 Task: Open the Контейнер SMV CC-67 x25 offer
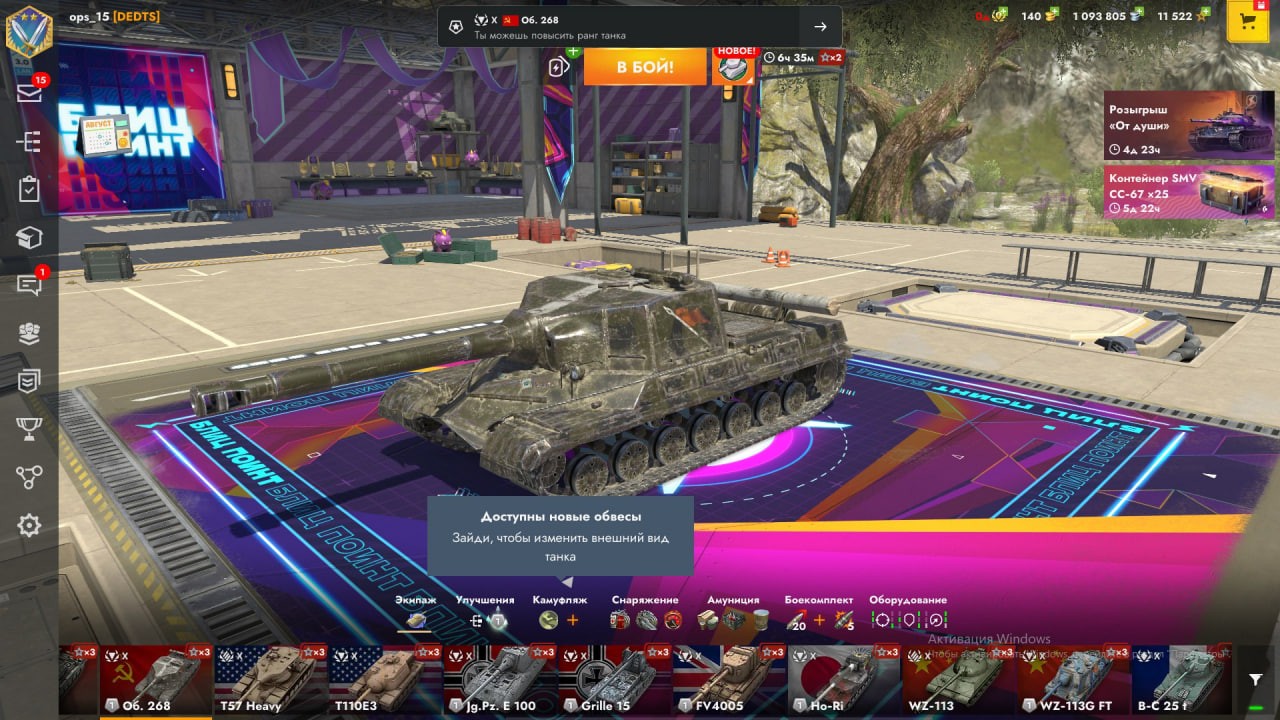click(x=1188, y=191)
